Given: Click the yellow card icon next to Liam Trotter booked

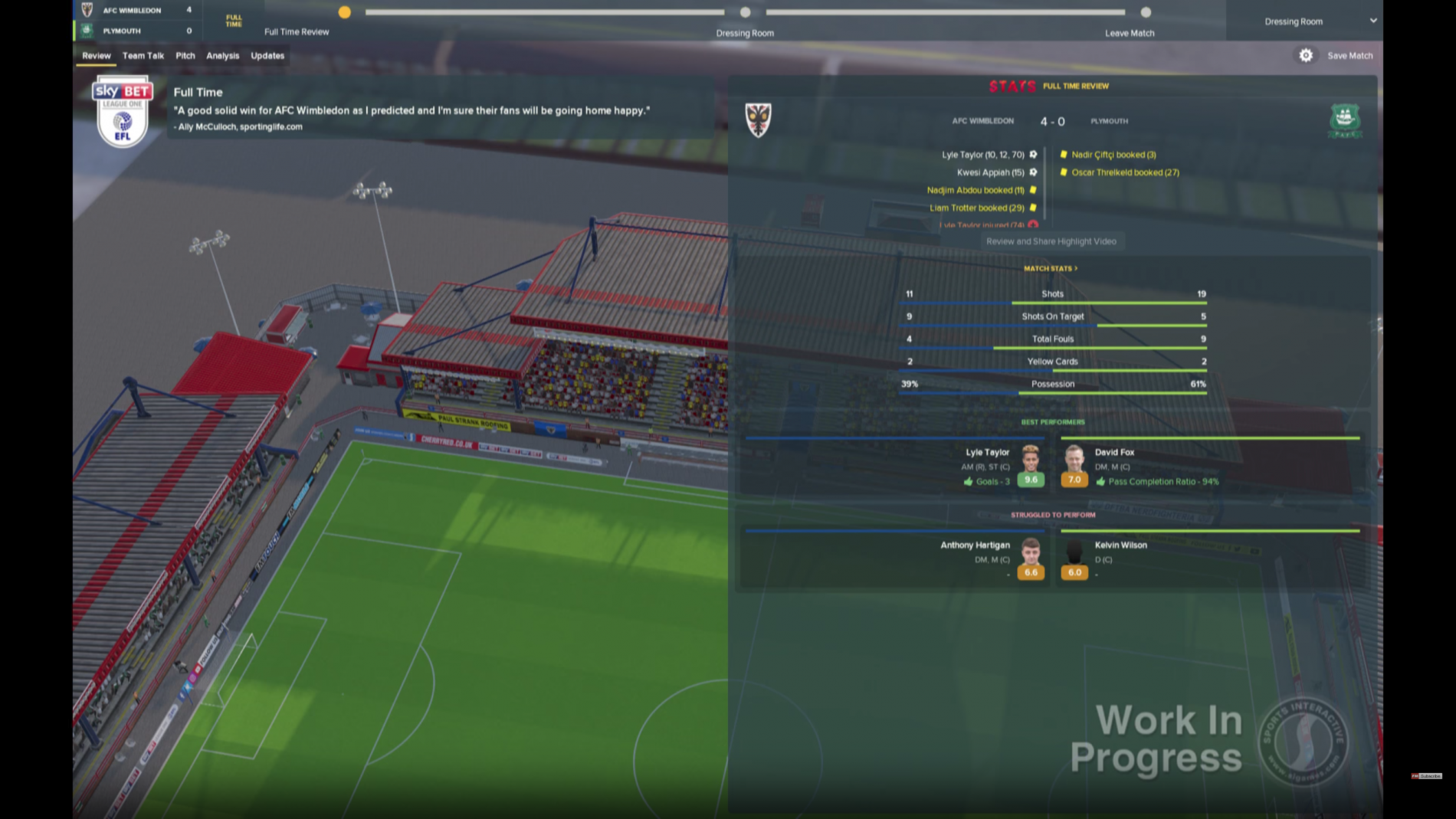Looking at the screenshot, I should pos(1033,208).
